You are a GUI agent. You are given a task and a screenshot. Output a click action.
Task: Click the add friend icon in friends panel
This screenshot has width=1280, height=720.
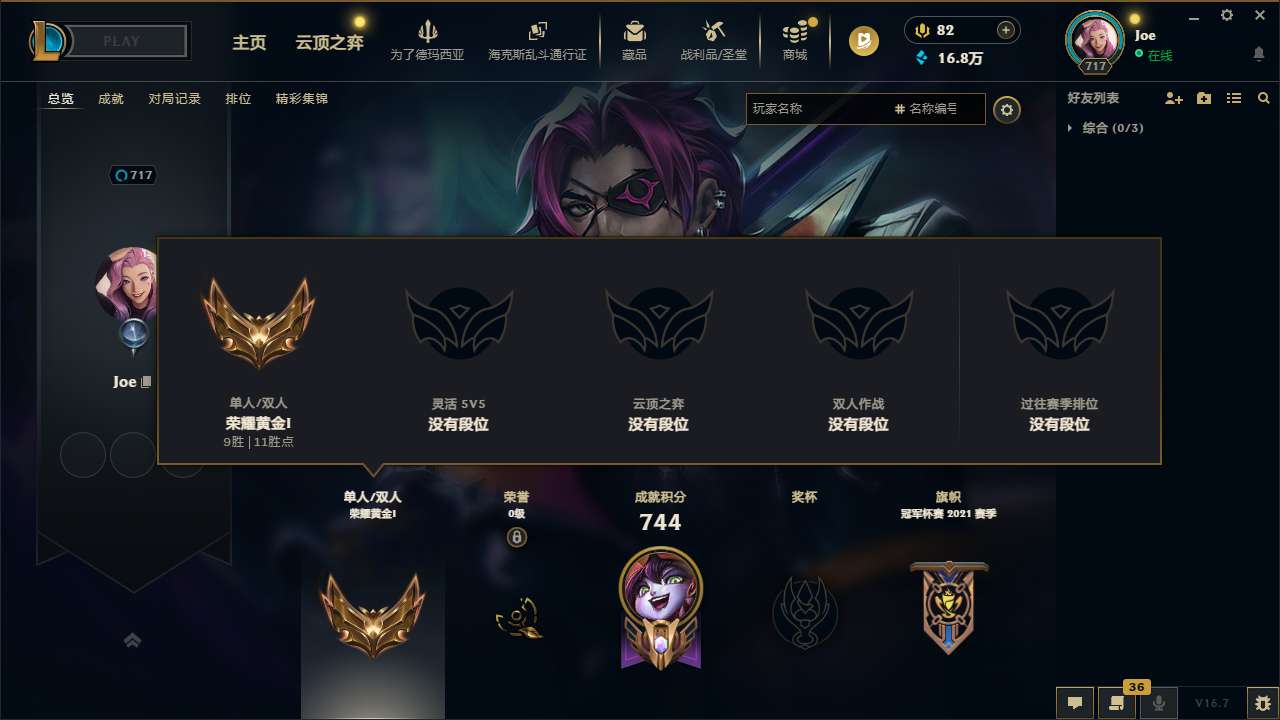1174,98
